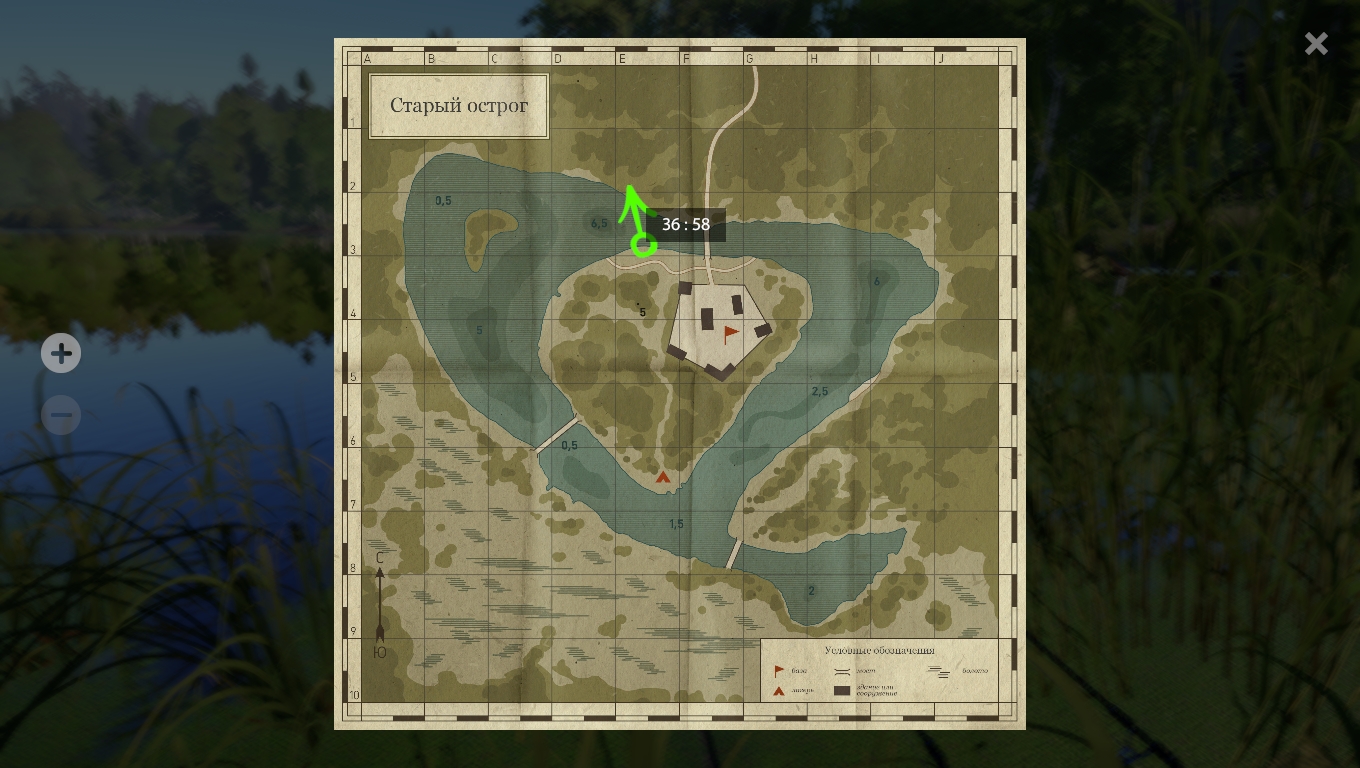
Task: Close the map with the X button
Action: (x=1316, y=43)
